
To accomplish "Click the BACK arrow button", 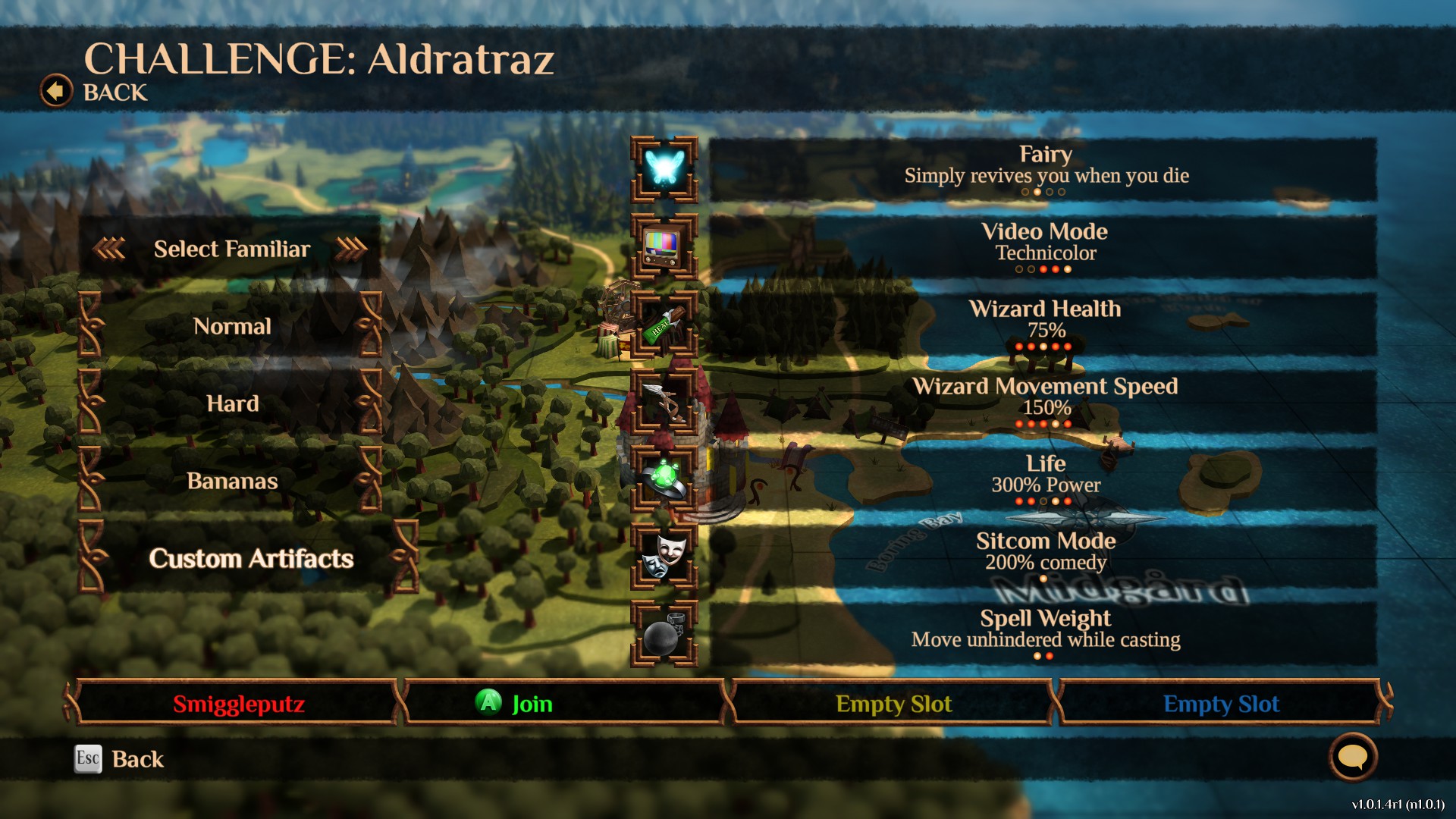I will pyautogui.click(x=56, y=92).
